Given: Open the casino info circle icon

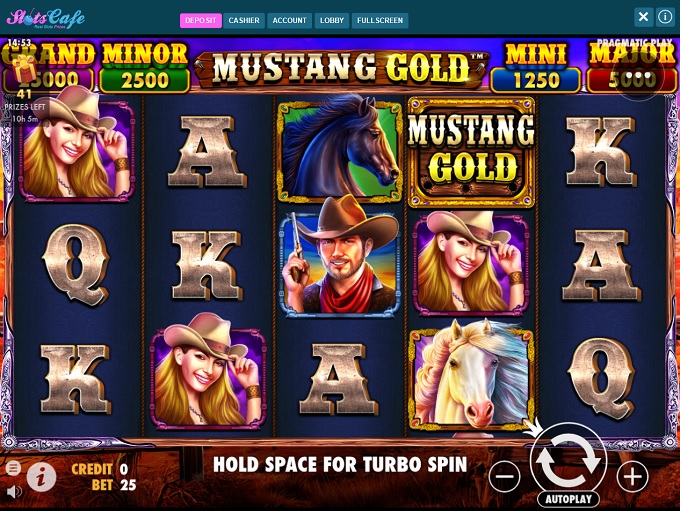Looking at the screenshot, I should click(665, 17).
